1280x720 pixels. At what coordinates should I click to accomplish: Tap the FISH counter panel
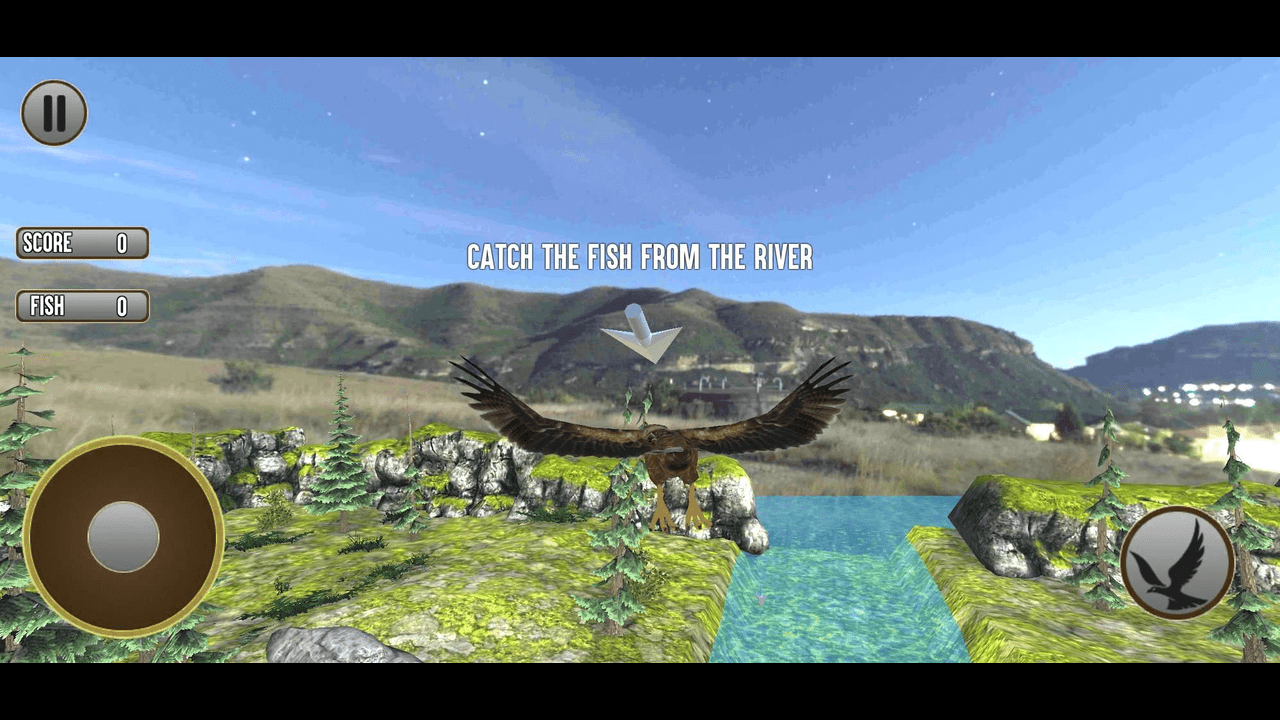tap(81, 306)
